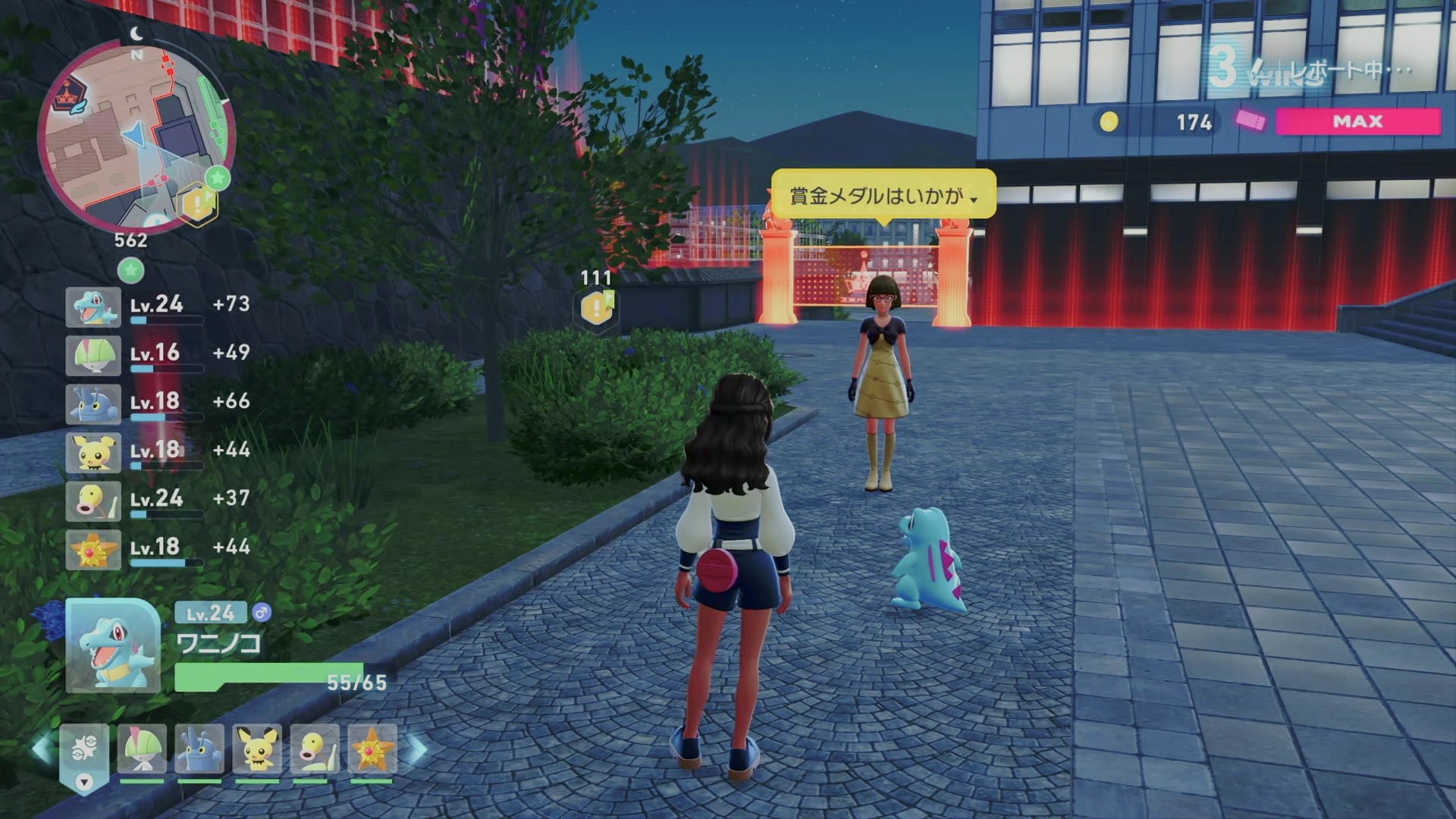The width and height of the screenshot is (1456, 819).
Task: Switch to Bellsprout in the bottom bar
Action: coord(314,749)
